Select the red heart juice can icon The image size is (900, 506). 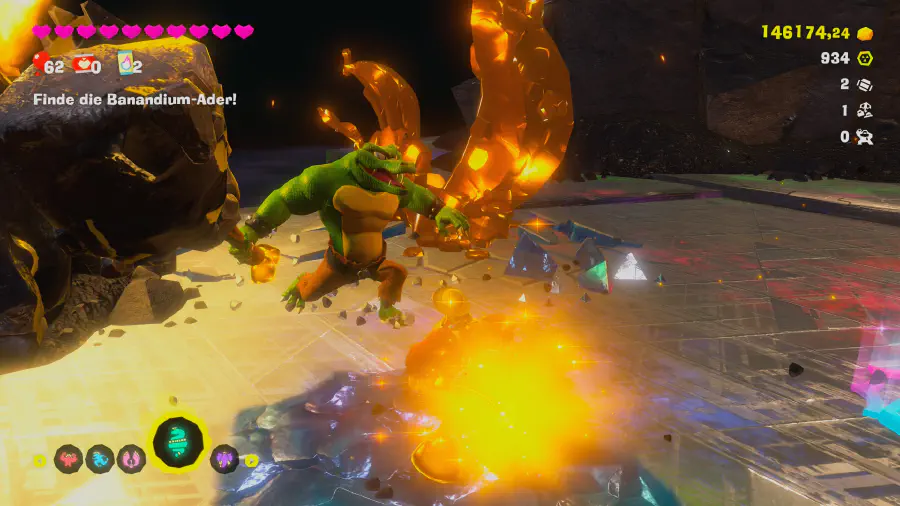(83, 65)
